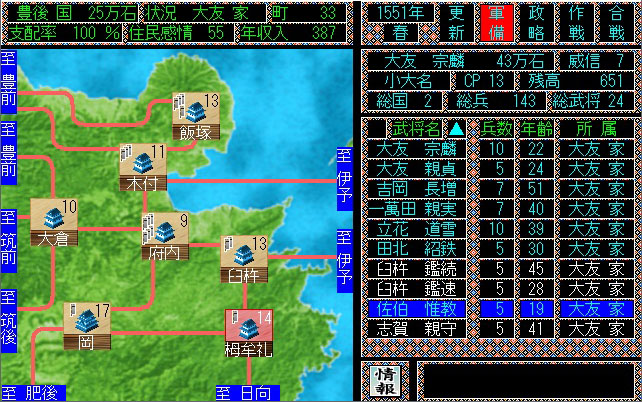Viewport: 642px width, 402px height.
Task: Click the red 栂牟礼 castle tile
Action: 246,333
